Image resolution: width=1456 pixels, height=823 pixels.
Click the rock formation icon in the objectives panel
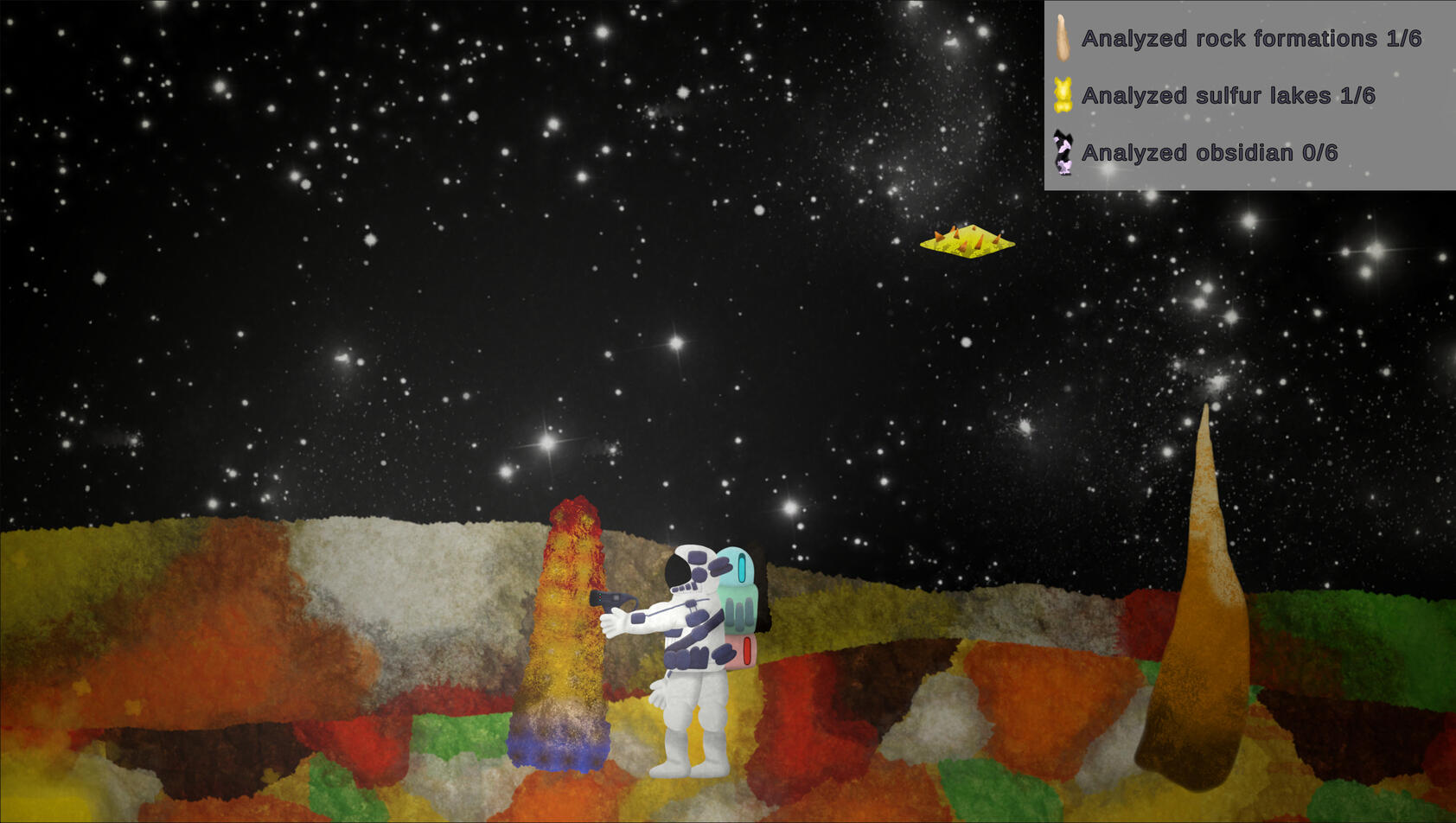[1063, 38]
